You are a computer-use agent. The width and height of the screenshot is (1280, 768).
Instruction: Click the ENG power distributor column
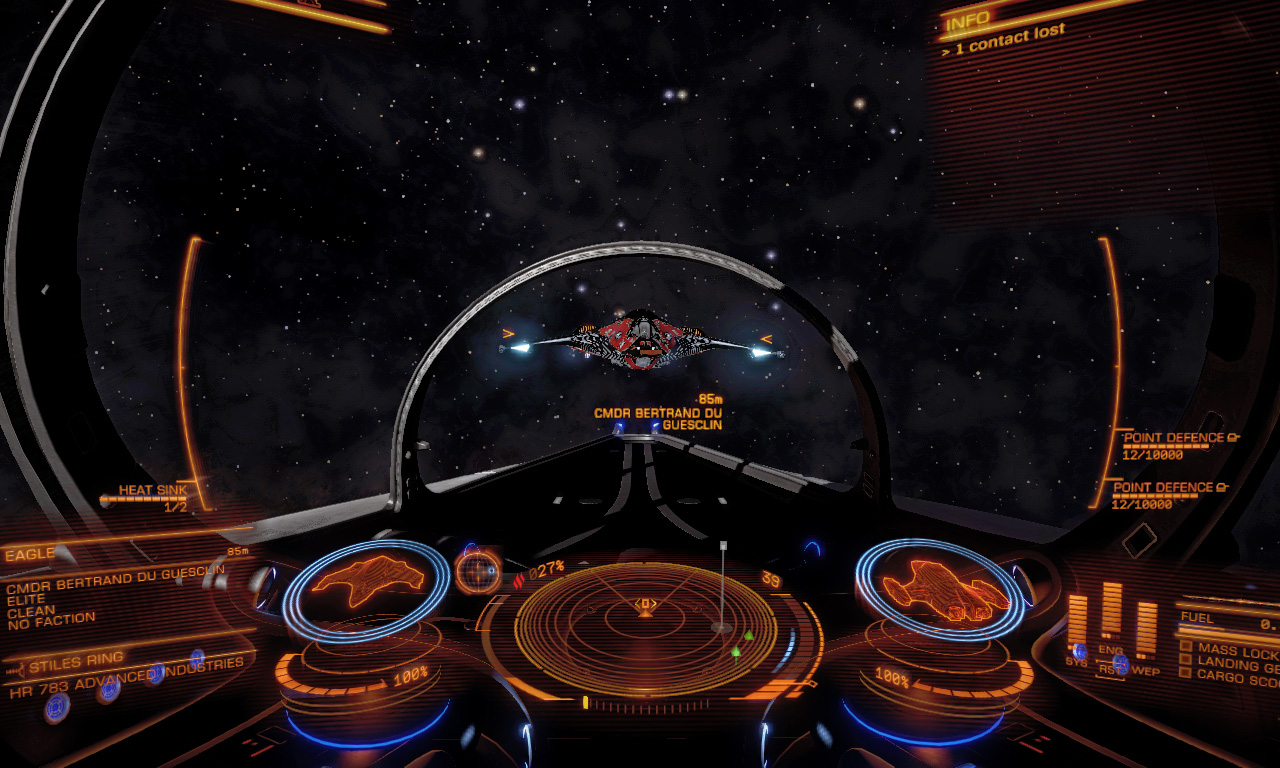tap(1111, 609)
